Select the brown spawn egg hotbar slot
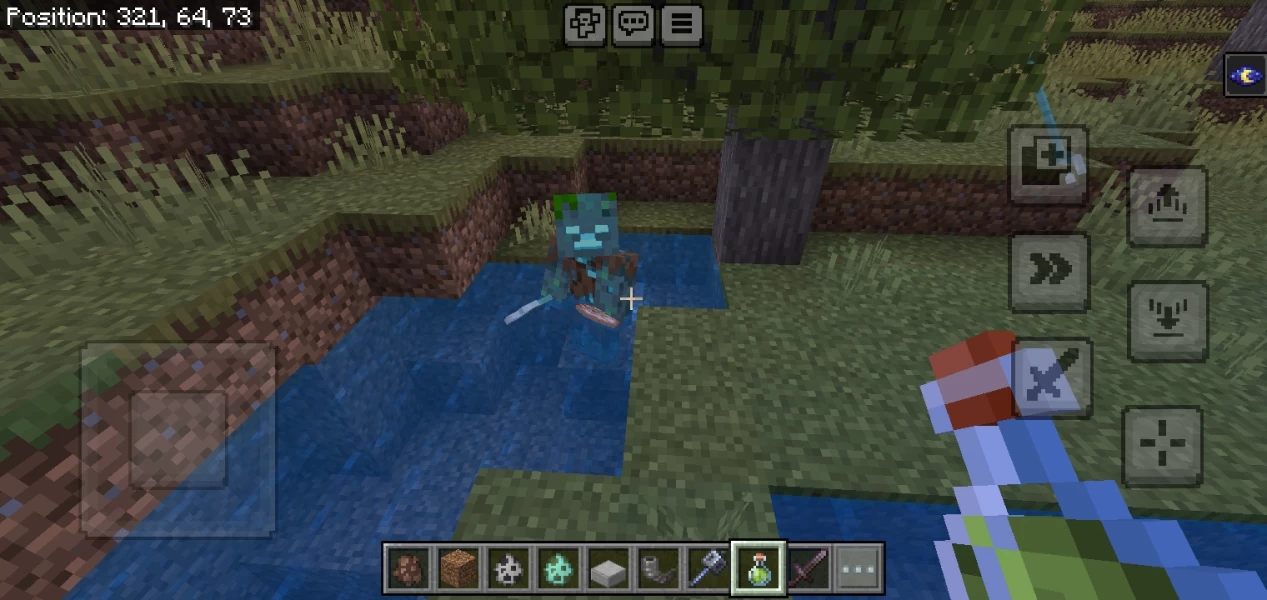Screen dimensions: 1267x600 407,569
